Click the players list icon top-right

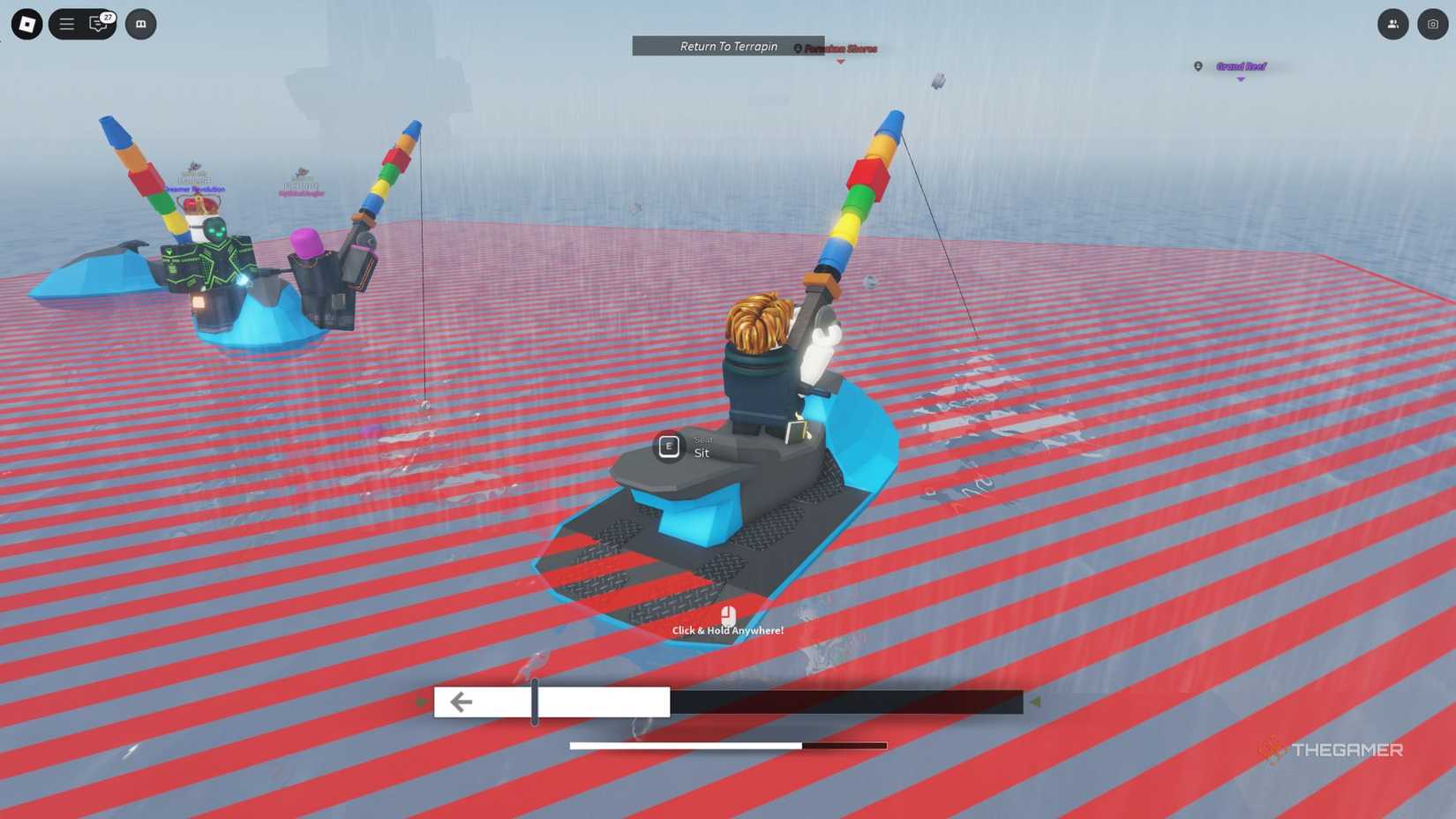[x=1392, y=24]
